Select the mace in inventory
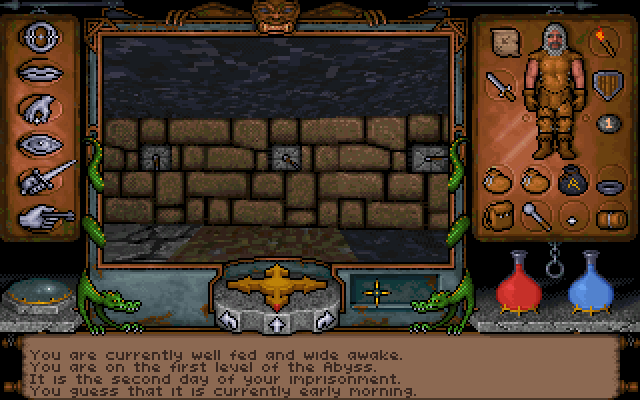The height and width of the screenshot is (400, 640). 533,214
